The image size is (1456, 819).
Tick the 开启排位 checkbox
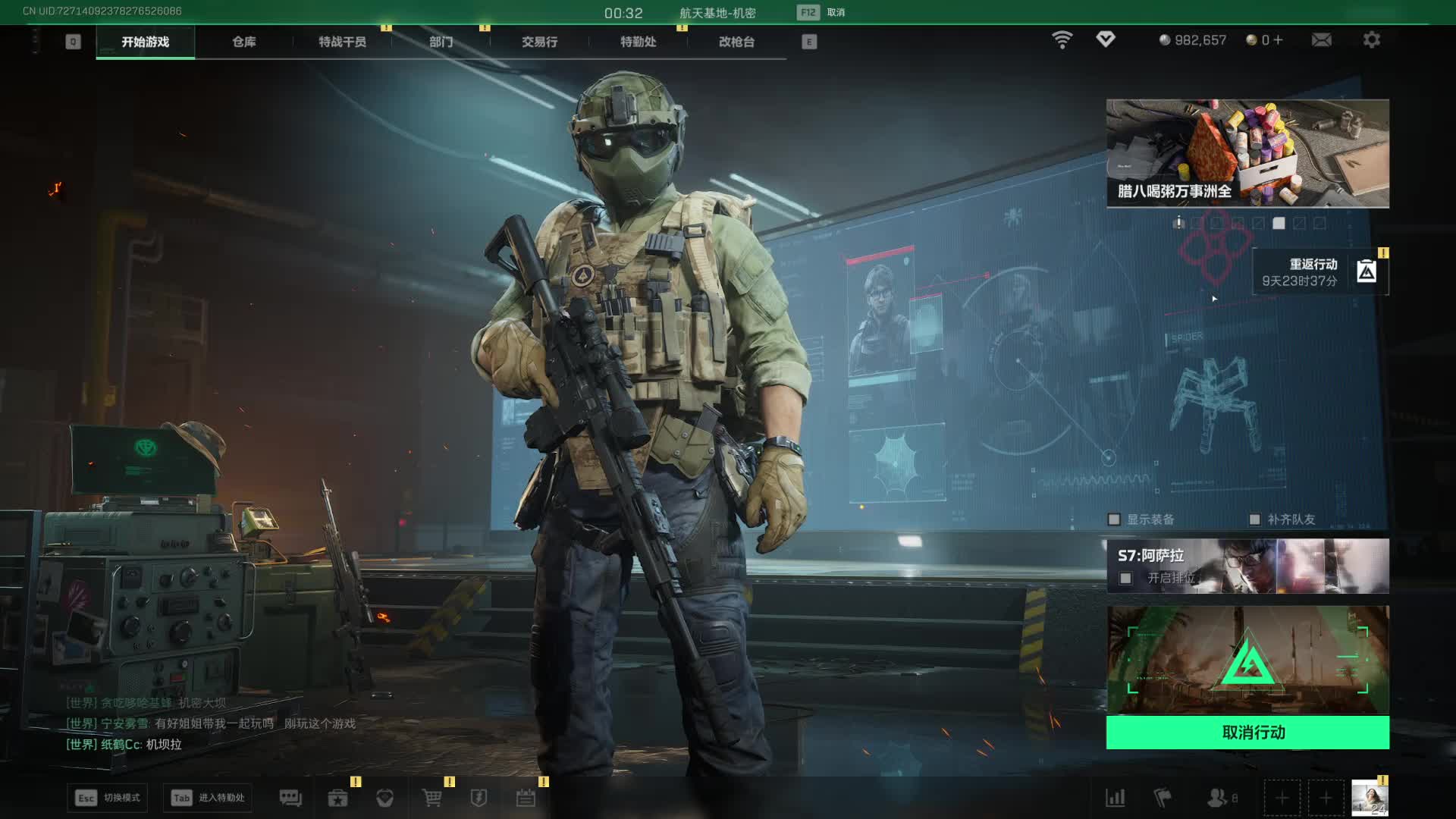point(1126,579)
